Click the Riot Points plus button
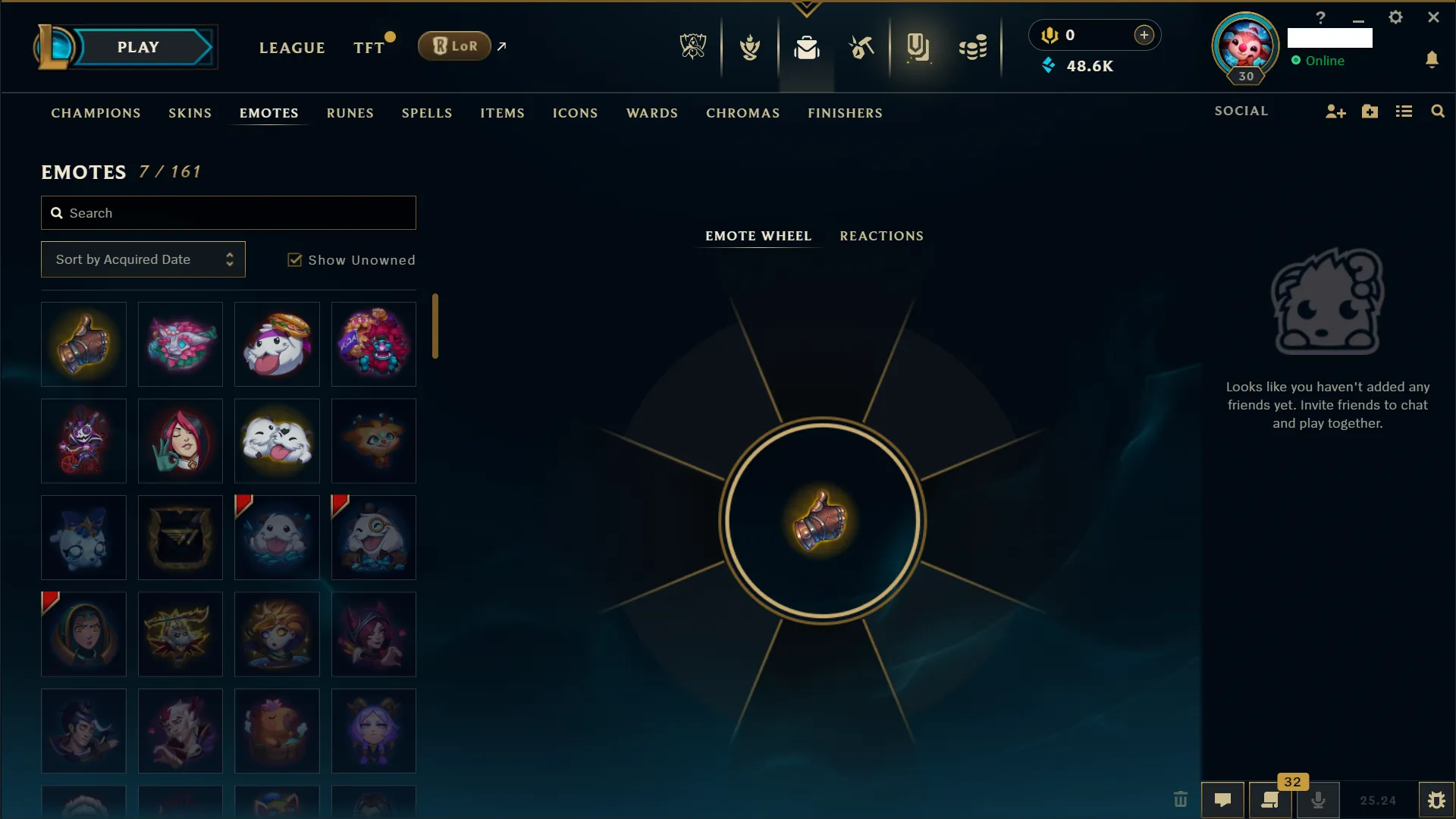This screenshot has width=1456, height=819. pyautogui.click(x=1144, y=34)
